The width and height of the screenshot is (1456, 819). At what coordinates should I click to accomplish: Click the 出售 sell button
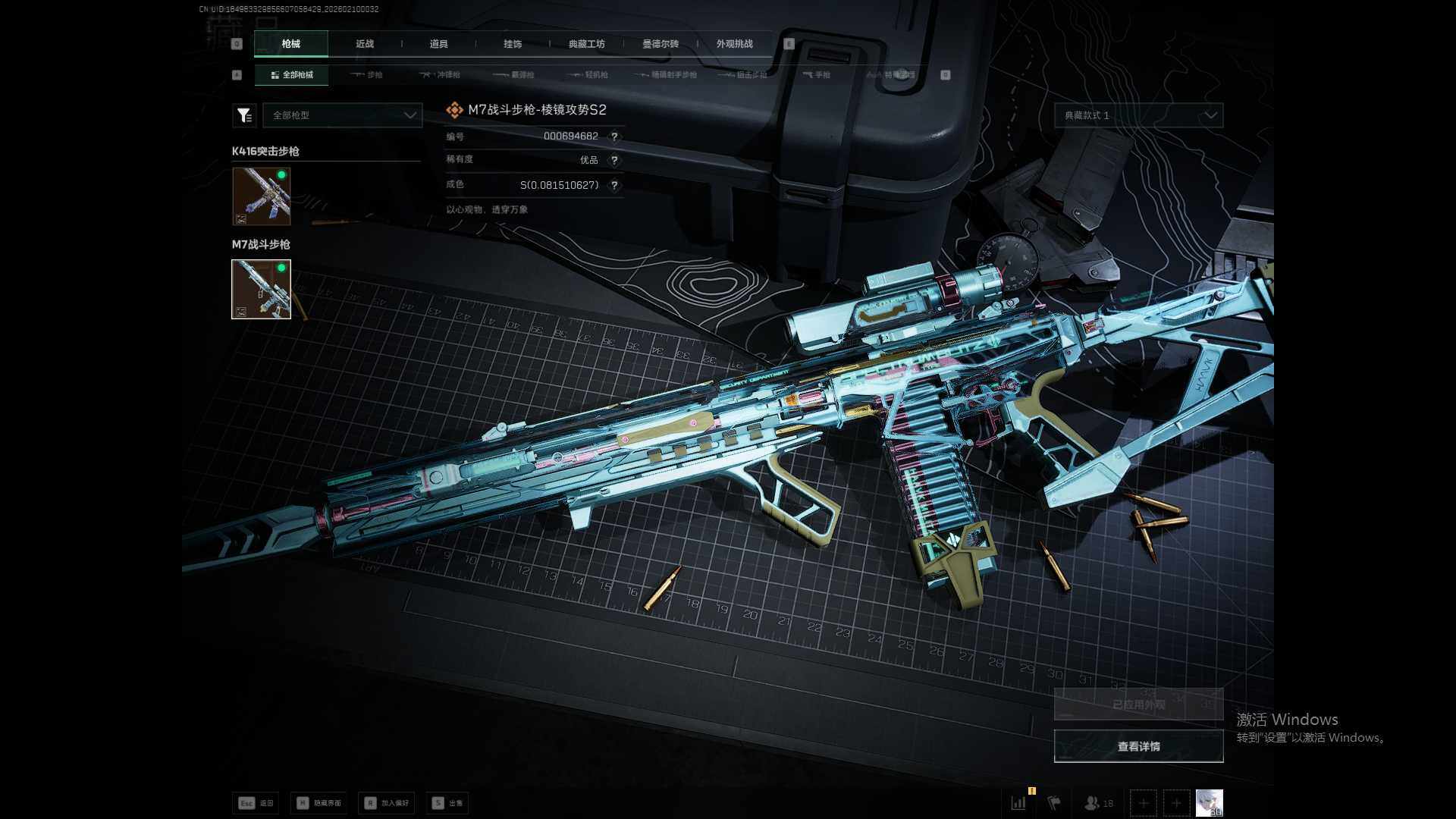pos(447,803)
